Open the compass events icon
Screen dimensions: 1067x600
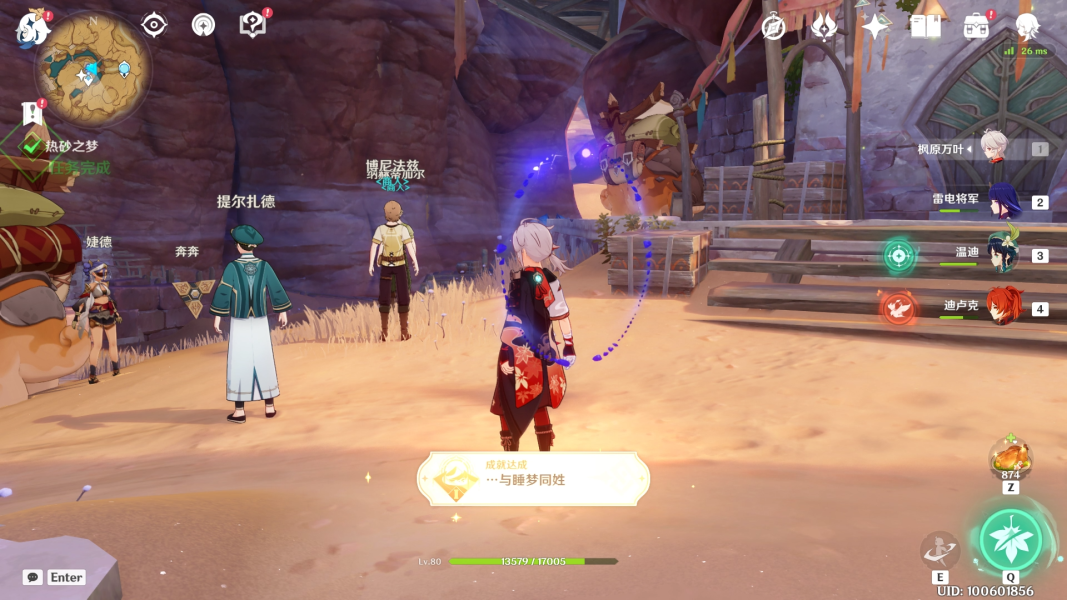(x=773, y=27)
